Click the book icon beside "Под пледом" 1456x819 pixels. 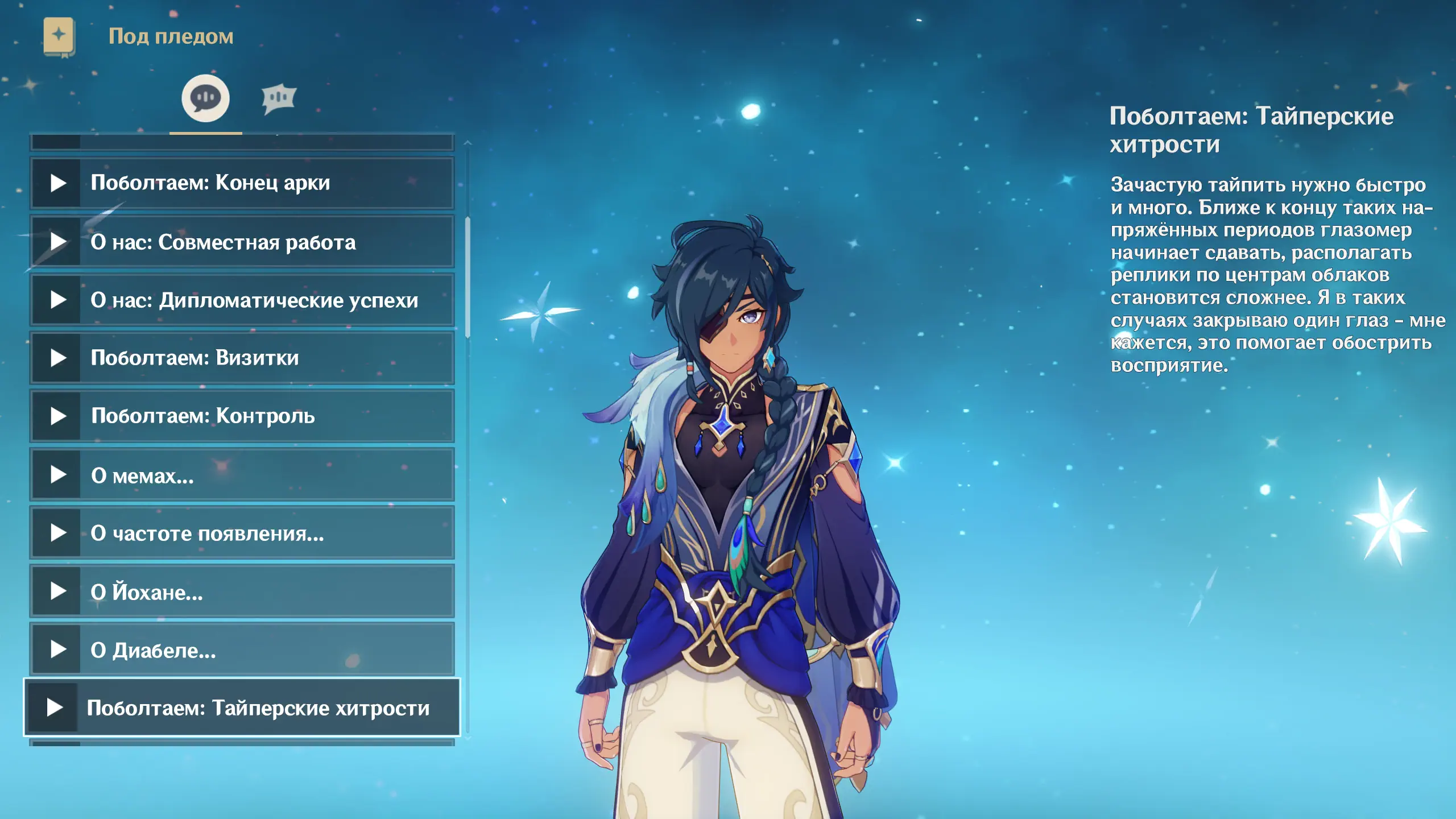tap(59, 37)
